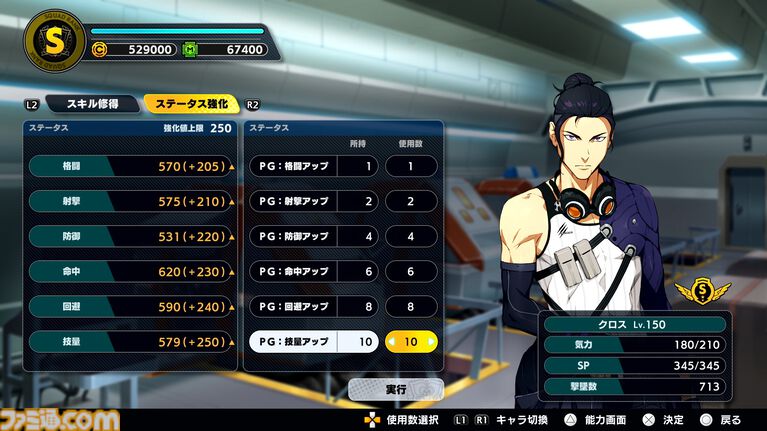Select the PG：回避アップ item row
The image size is (767, 431).
(314, 306)
